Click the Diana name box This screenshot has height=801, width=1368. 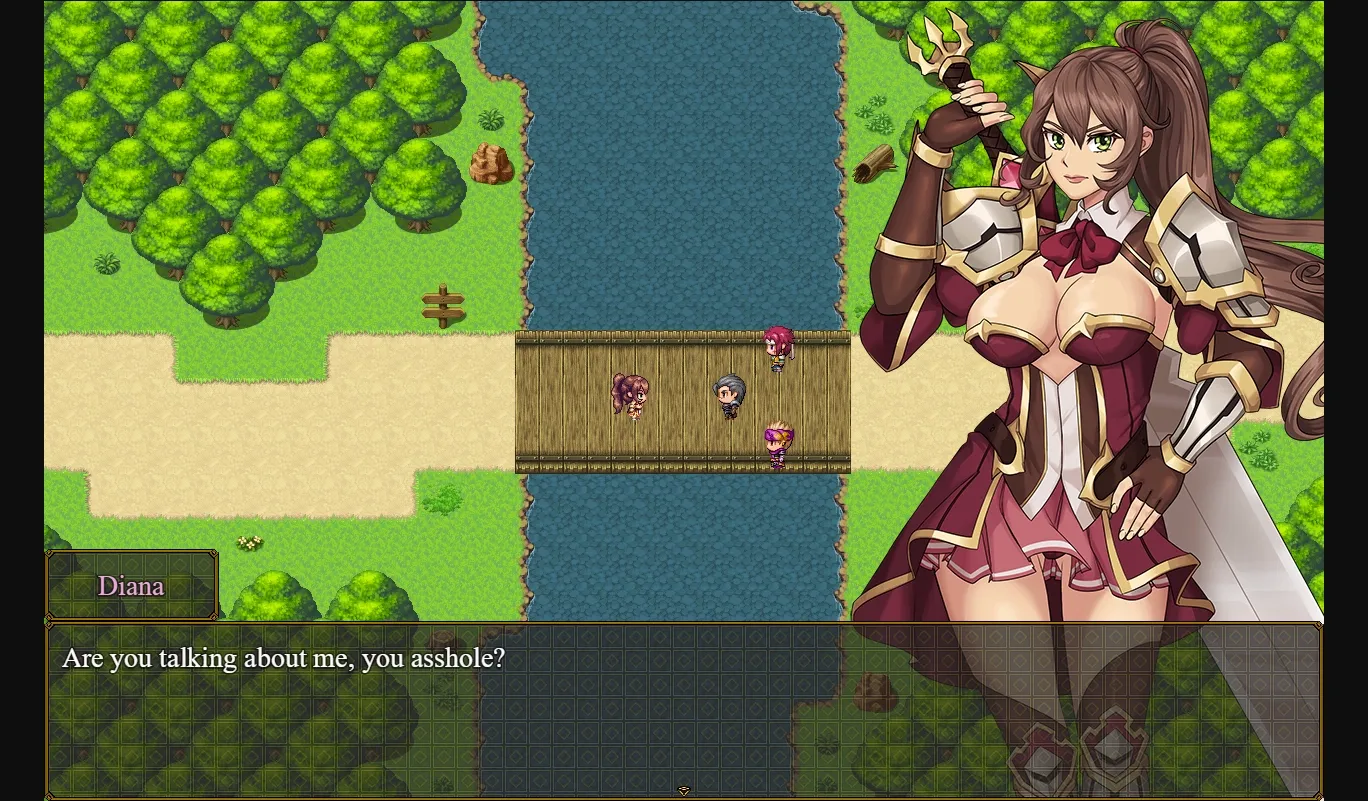tap(131, 586)
